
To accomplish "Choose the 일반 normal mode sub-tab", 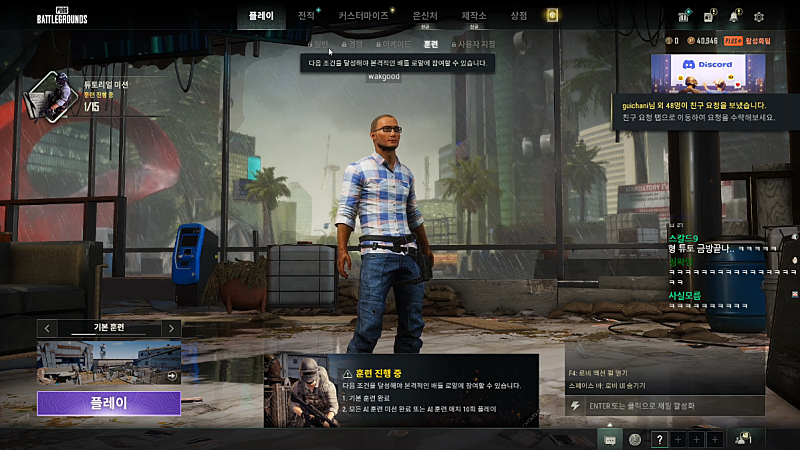I will click(x=319, y=44).
